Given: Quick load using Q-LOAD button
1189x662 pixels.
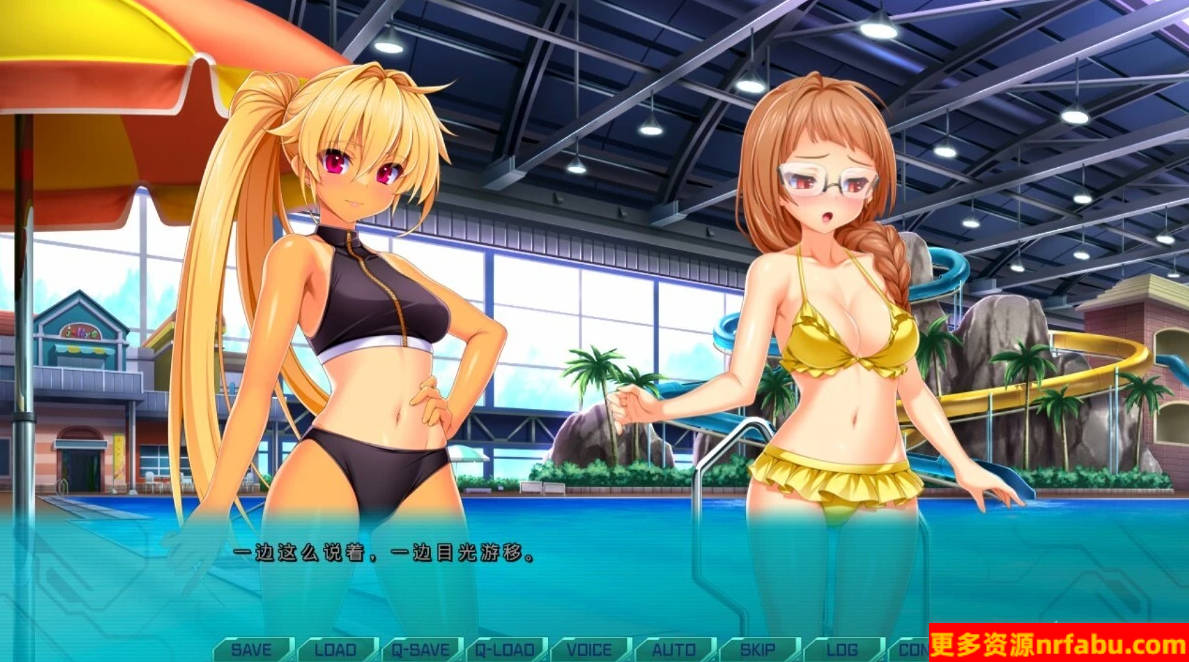Looking at the screenshot, I should [x=504, y=649].
